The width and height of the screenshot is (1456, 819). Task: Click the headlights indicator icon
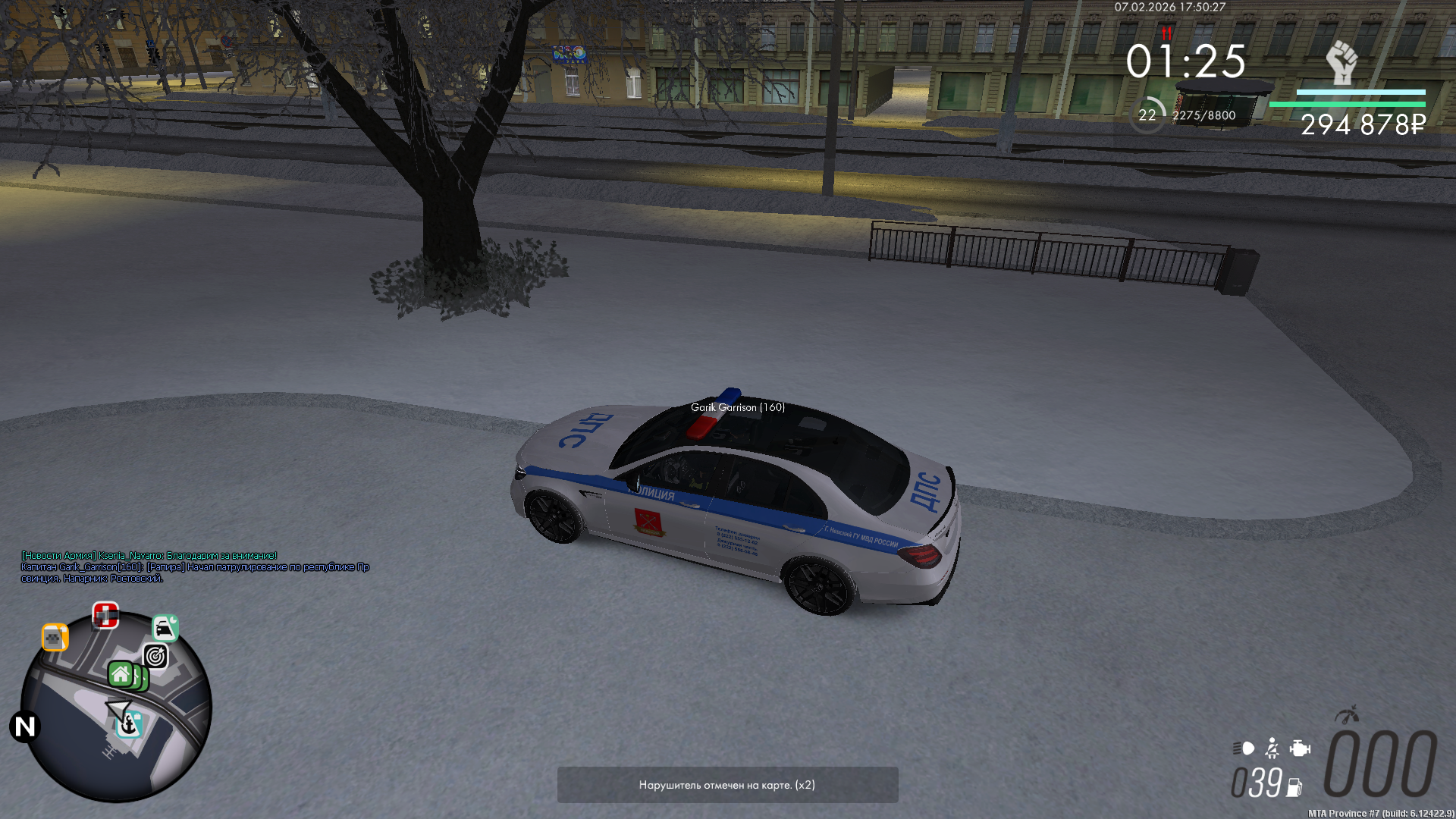pos(1244,748)
